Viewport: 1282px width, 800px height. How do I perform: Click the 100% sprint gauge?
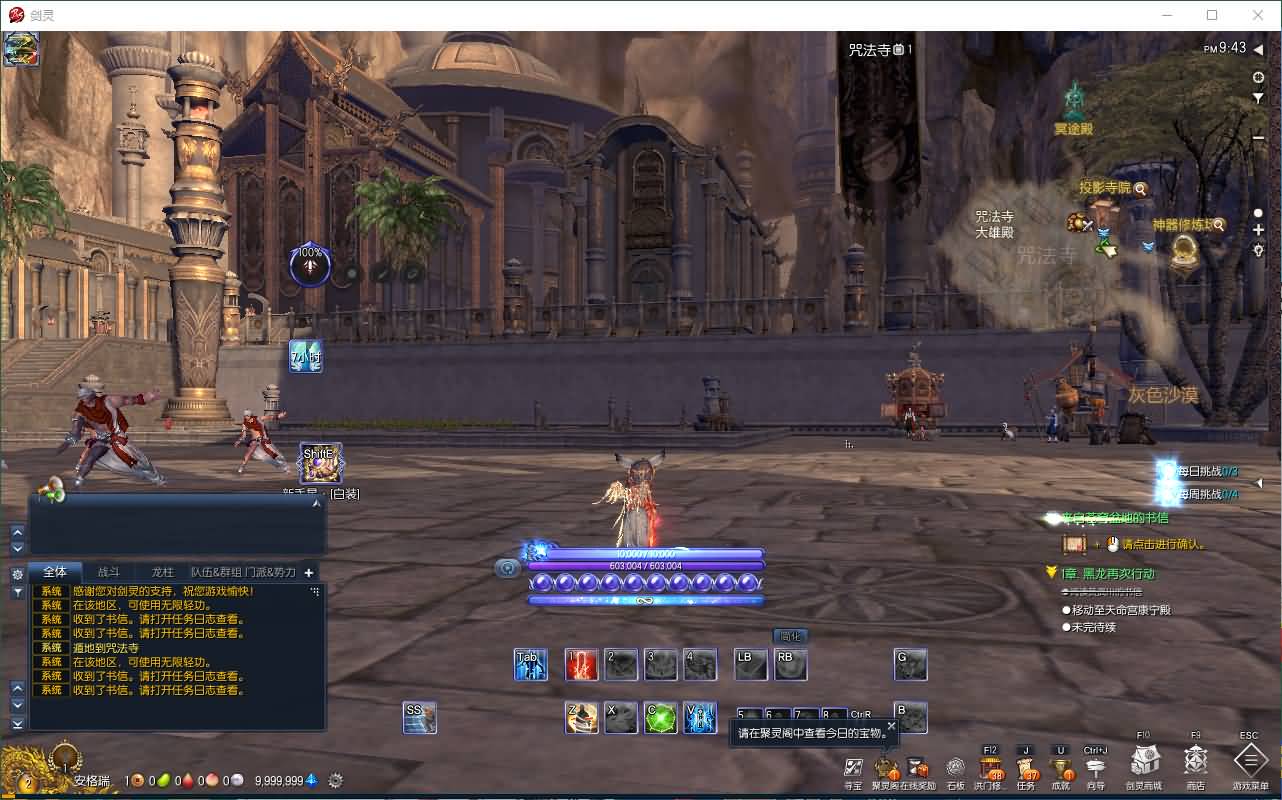[309, 262]
